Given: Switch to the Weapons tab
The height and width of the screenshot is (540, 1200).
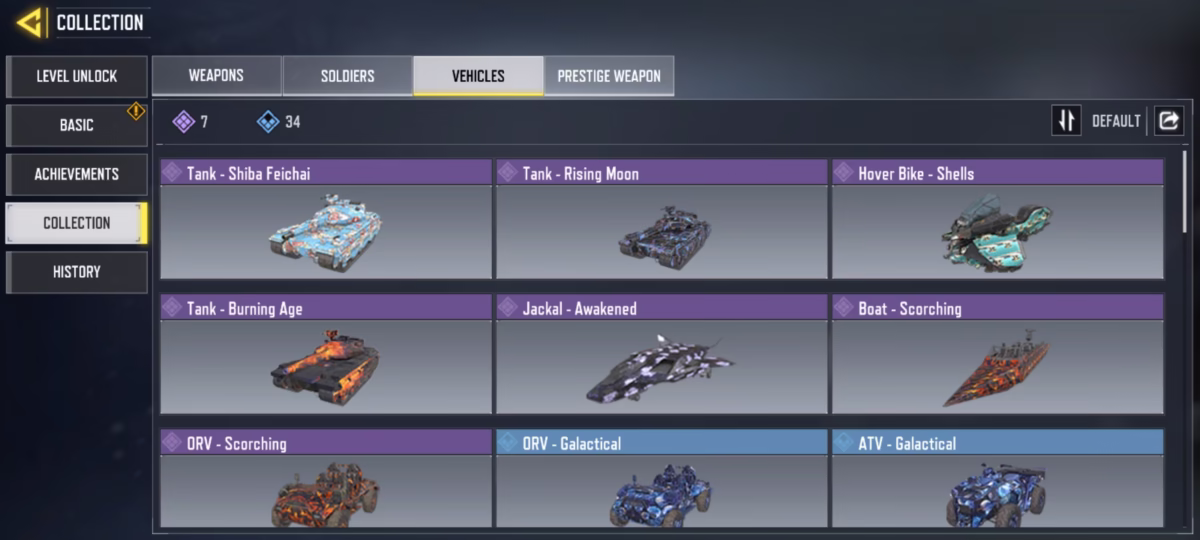Looking at the screenshot, I should point(216,76).
